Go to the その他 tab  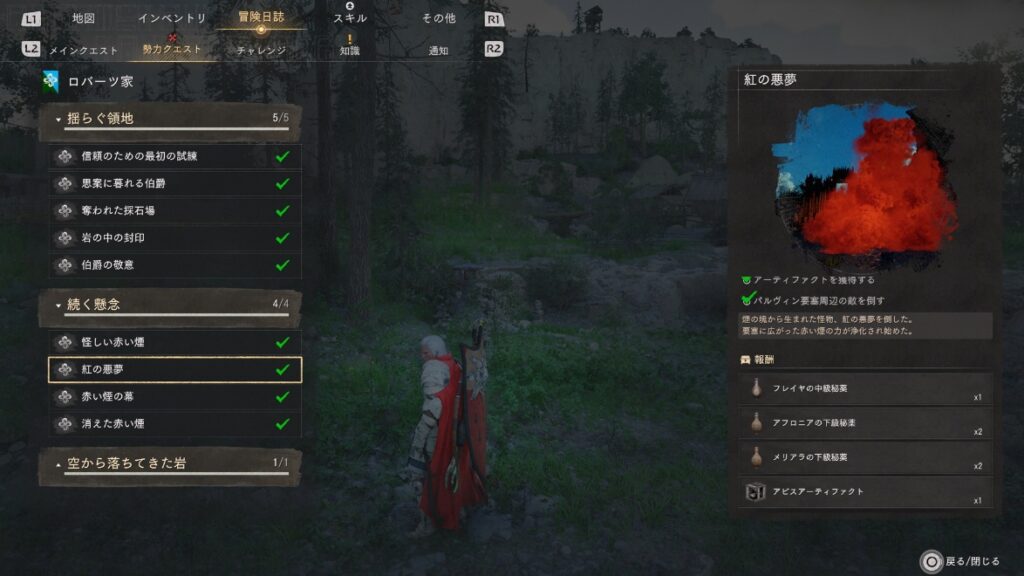[438, 18]
